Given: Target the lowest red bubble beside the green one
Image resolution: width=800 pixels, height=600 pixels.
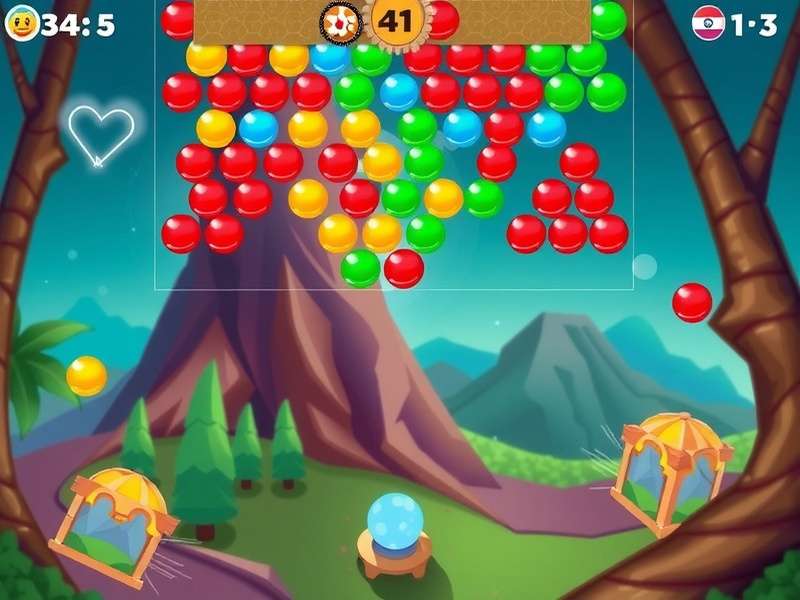Looking at the screenshot, I should coord(404,268).
